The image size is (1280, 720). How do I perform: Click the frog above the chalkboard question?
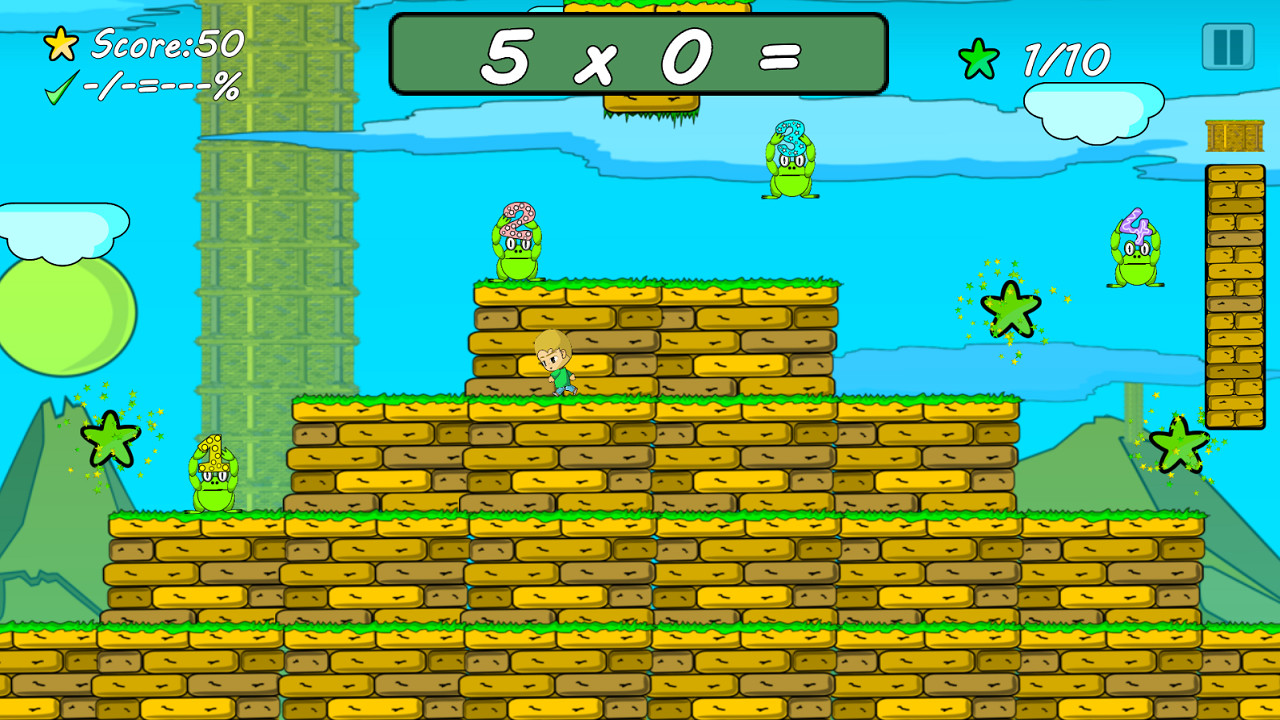pos(790,162)
